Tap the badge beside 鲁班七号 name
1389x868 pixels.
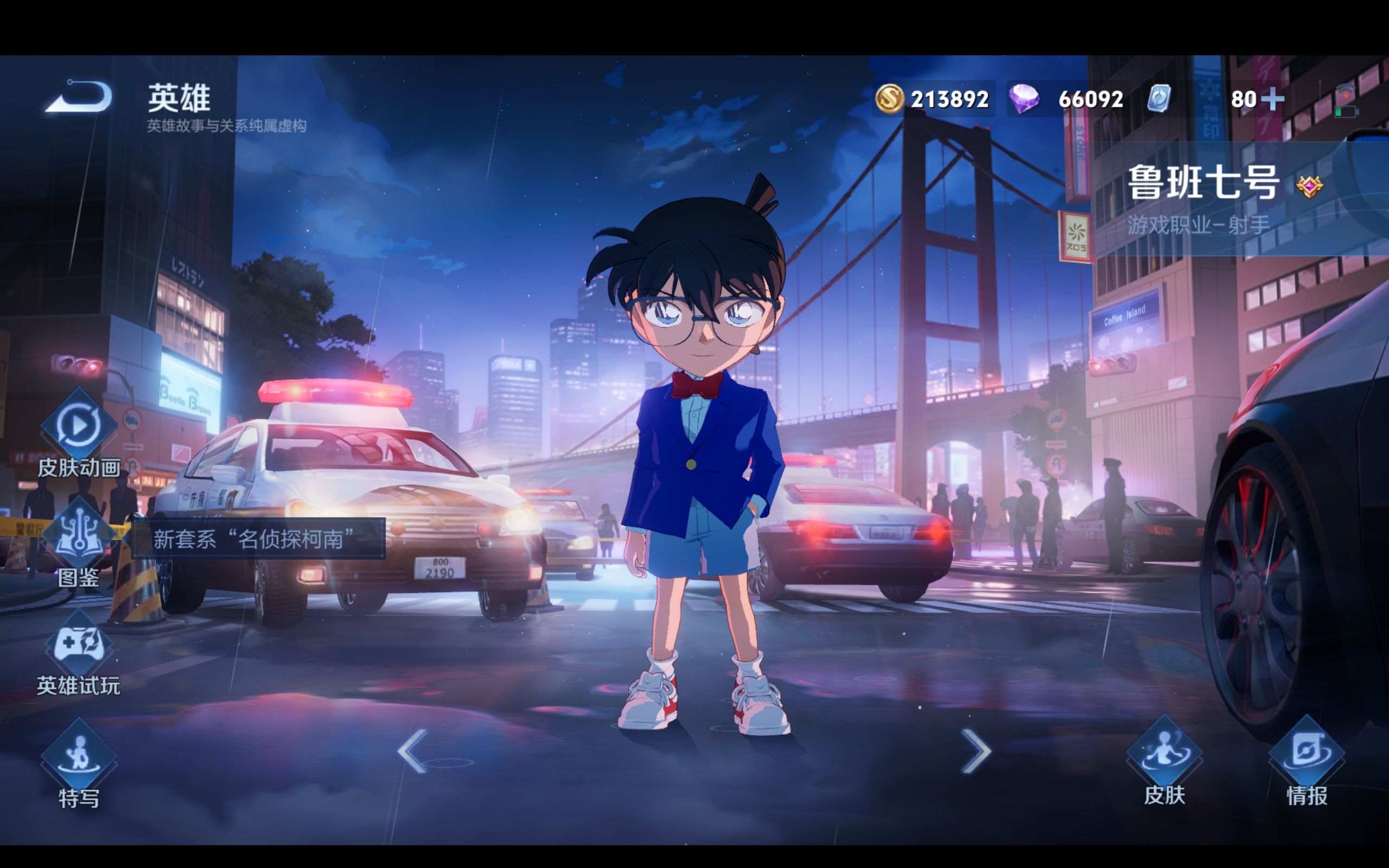pyautogui.click(x=1310, y=186)
